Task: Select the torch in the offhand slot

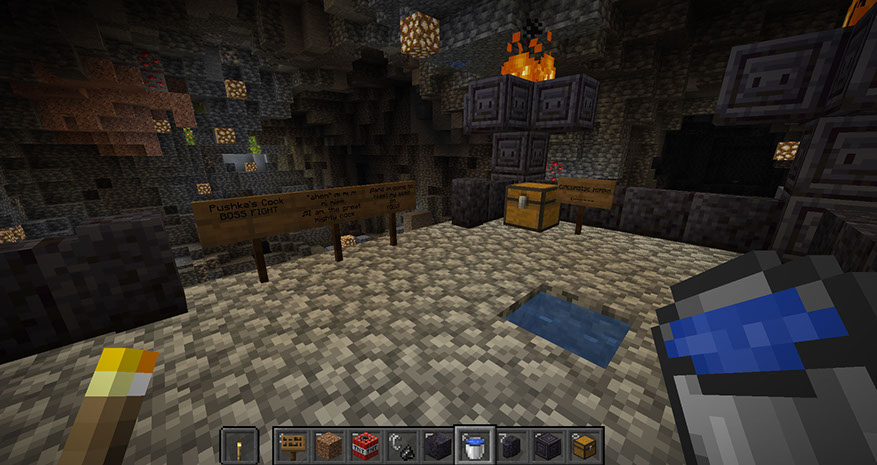Action: (239, 444)
